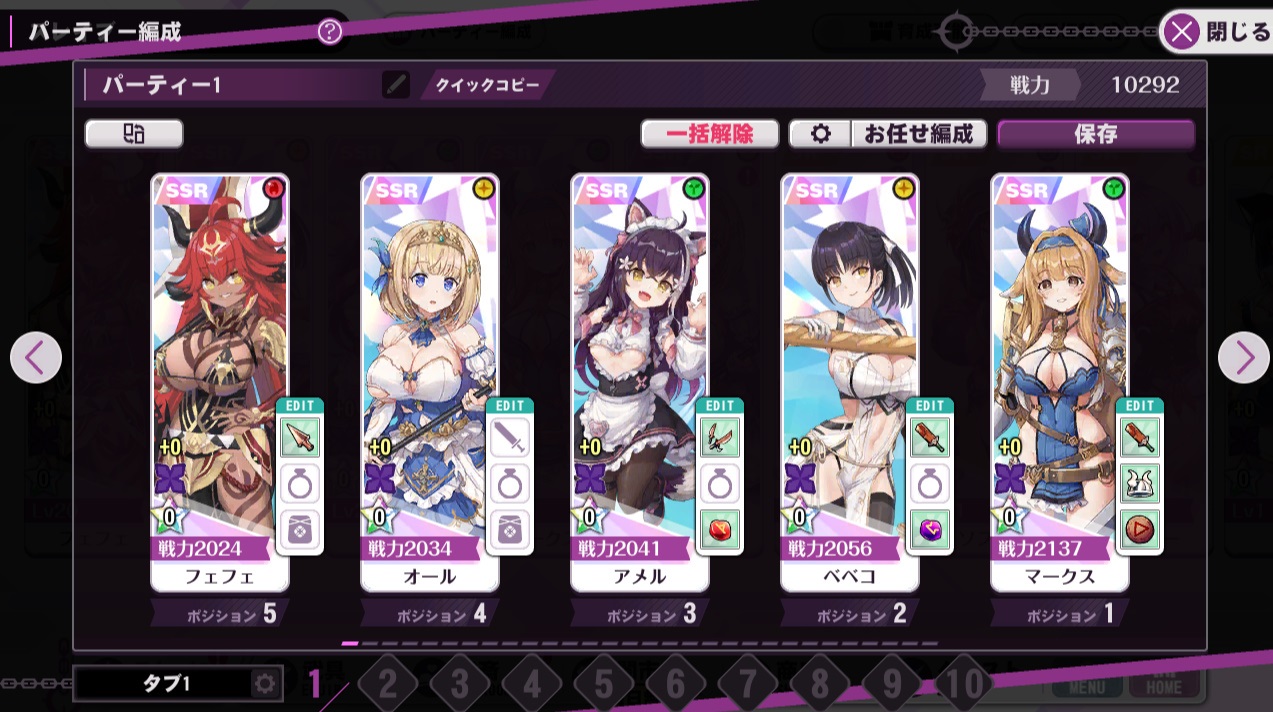Viewport: 1273px width, 712px height.
Task: Choose お任せ編成 auto formation
Action: (x=918, y=134)
